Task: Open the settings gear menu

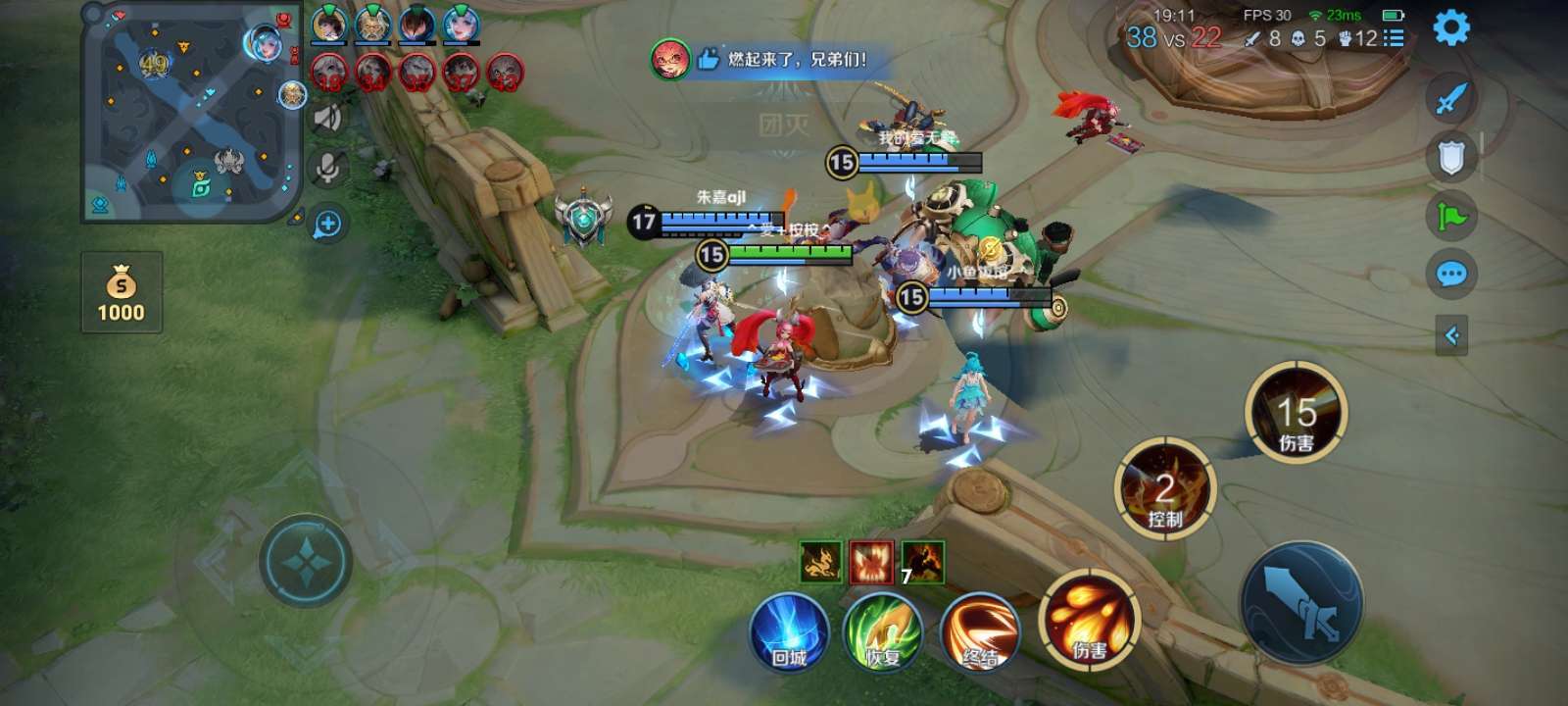Action: pyautogui.click(x=1451, y=27)
